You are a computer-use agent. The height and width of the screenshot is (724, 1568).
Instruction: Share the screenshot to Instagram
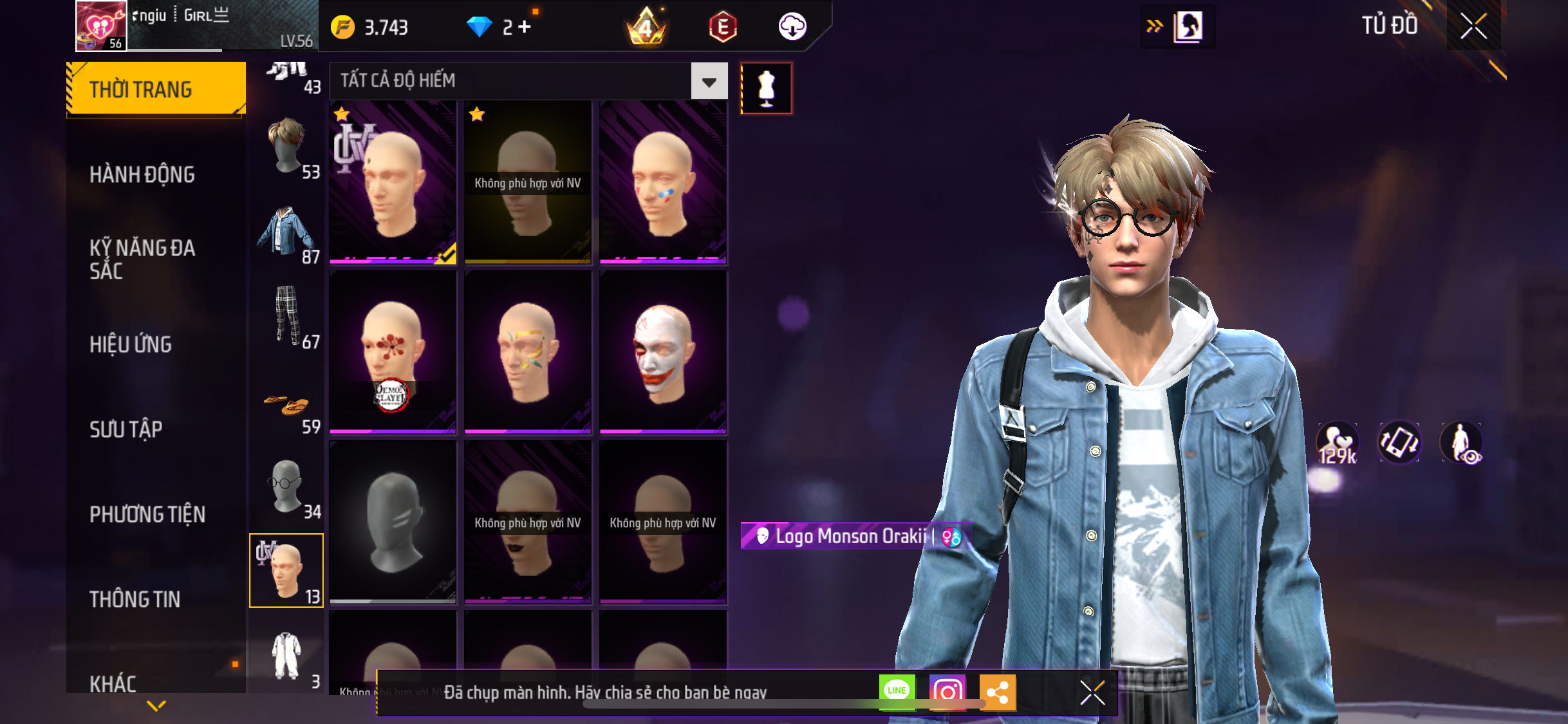[947, 692]
